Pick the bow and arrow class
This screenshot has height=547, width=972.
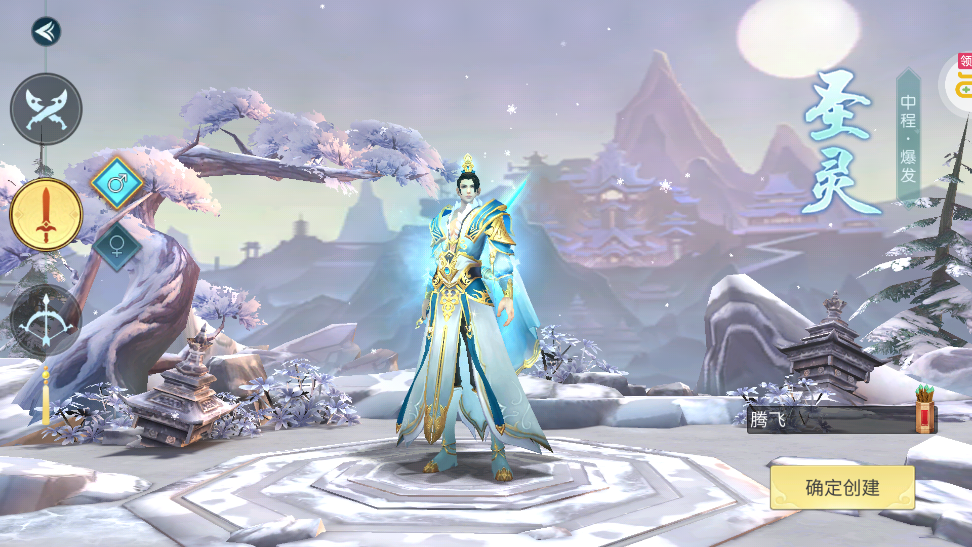point(46,320)
